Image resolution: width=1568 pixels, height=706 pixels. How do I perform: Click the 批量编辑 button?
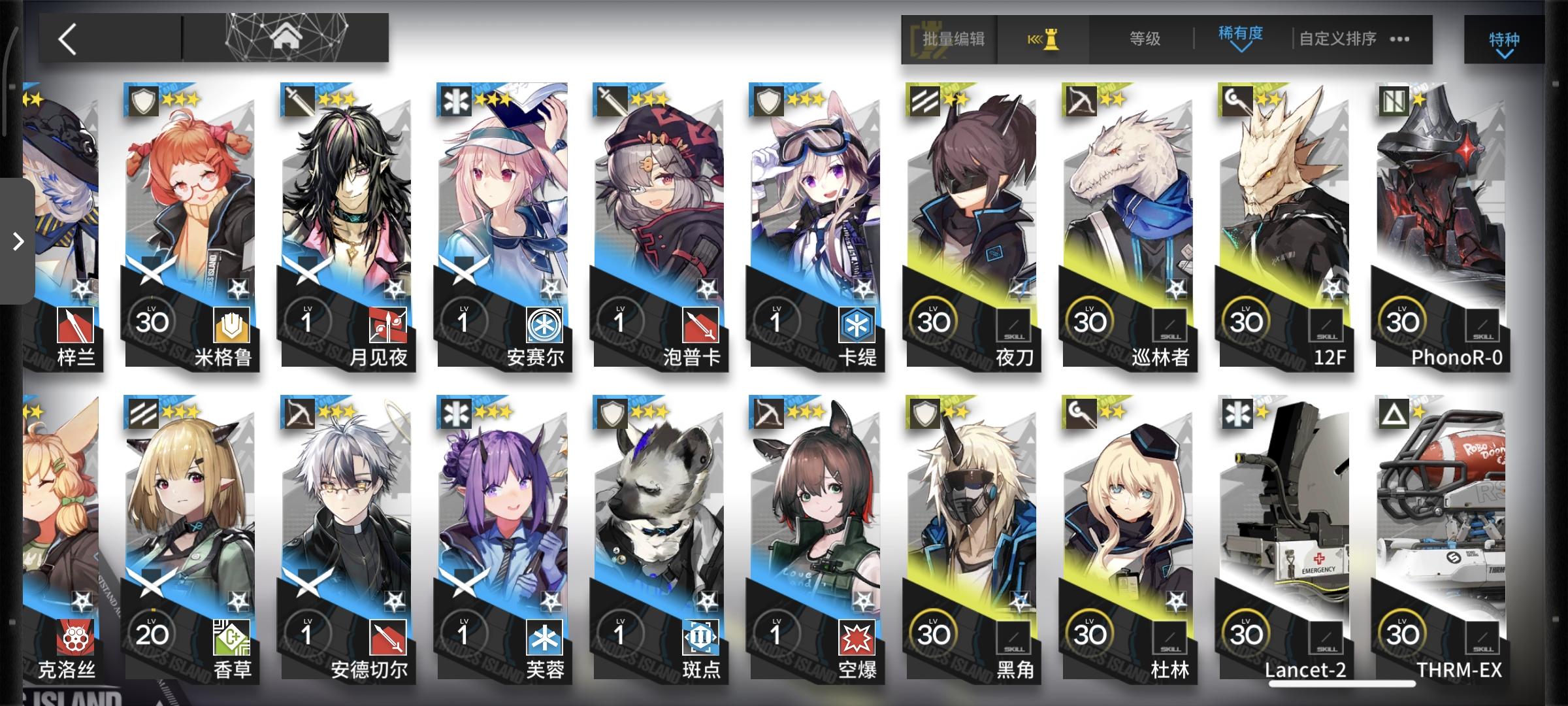949,39
